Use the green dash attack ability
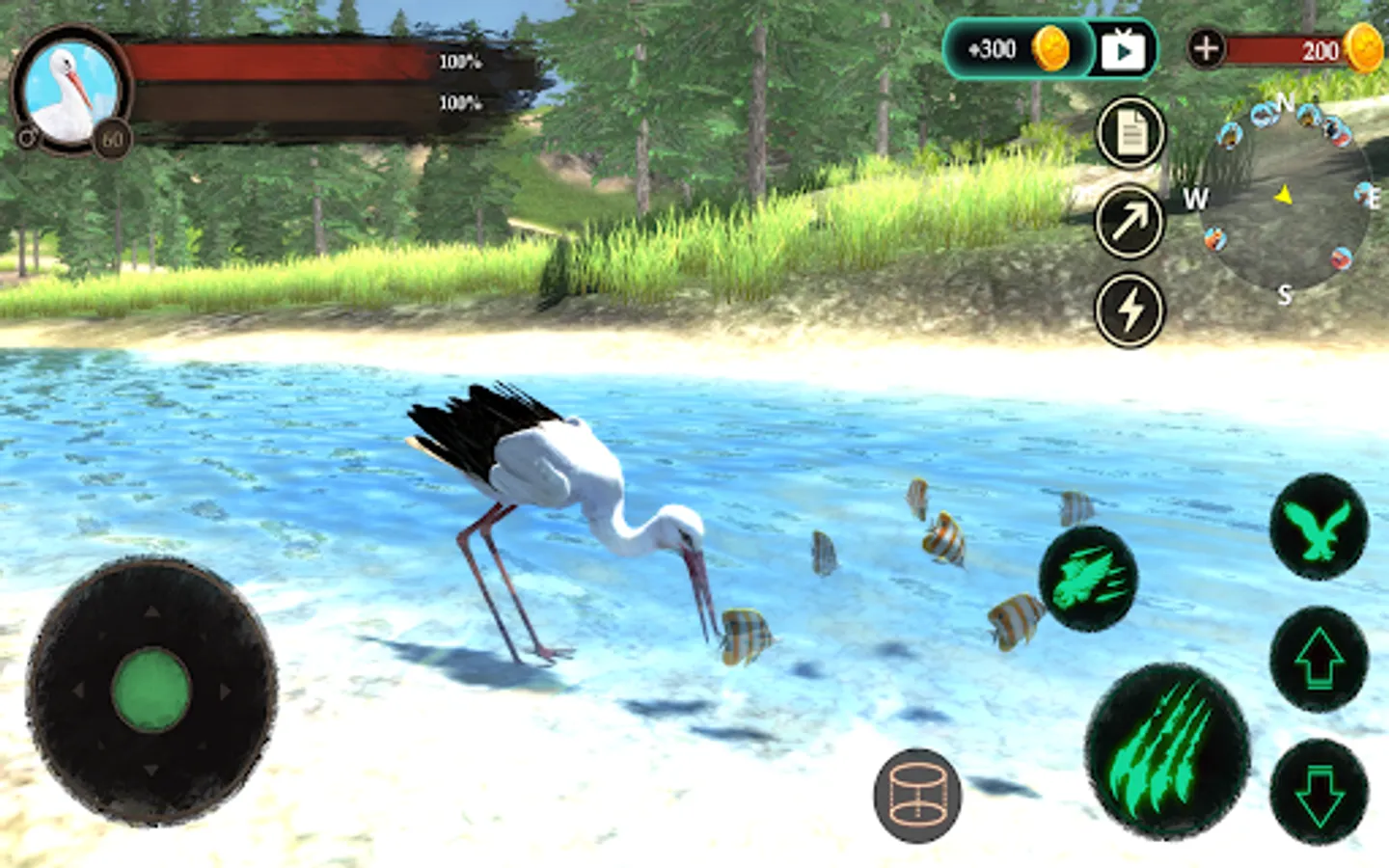Screen dimensions: 1389x868 pos(1088,580)
